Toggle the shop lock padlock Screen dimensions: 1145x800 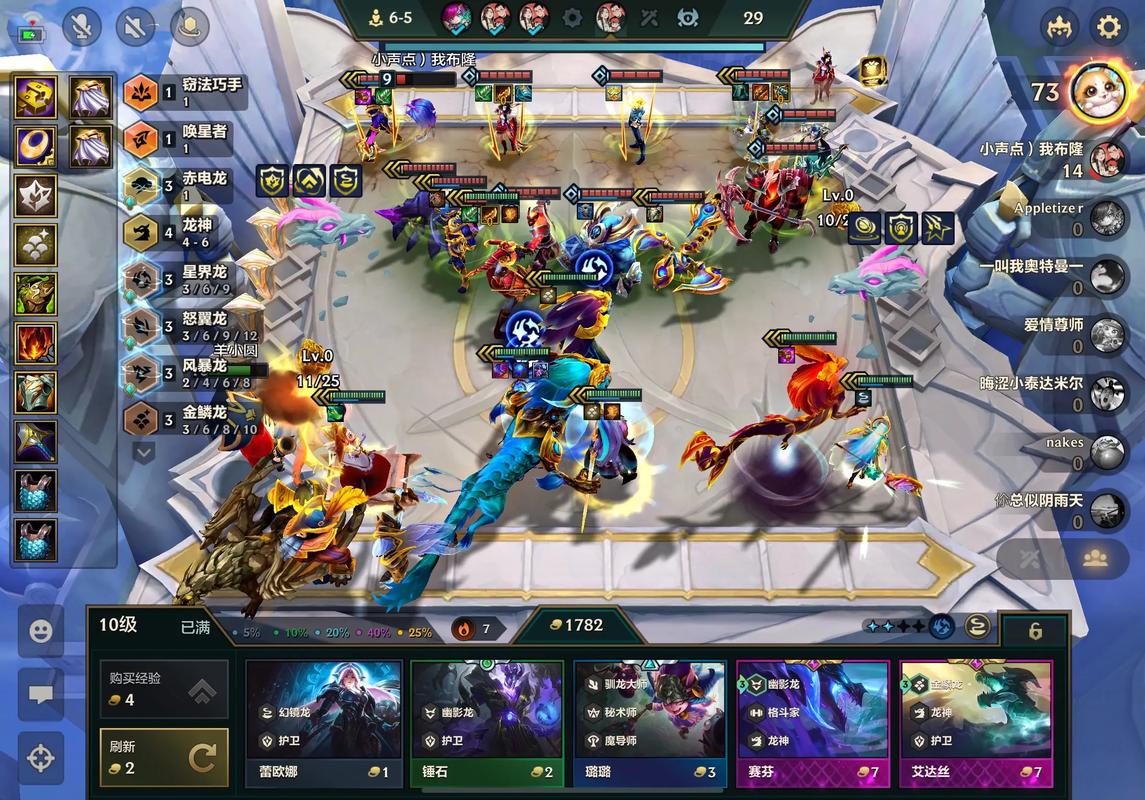pyautogui.click(x=1035, y=631)
